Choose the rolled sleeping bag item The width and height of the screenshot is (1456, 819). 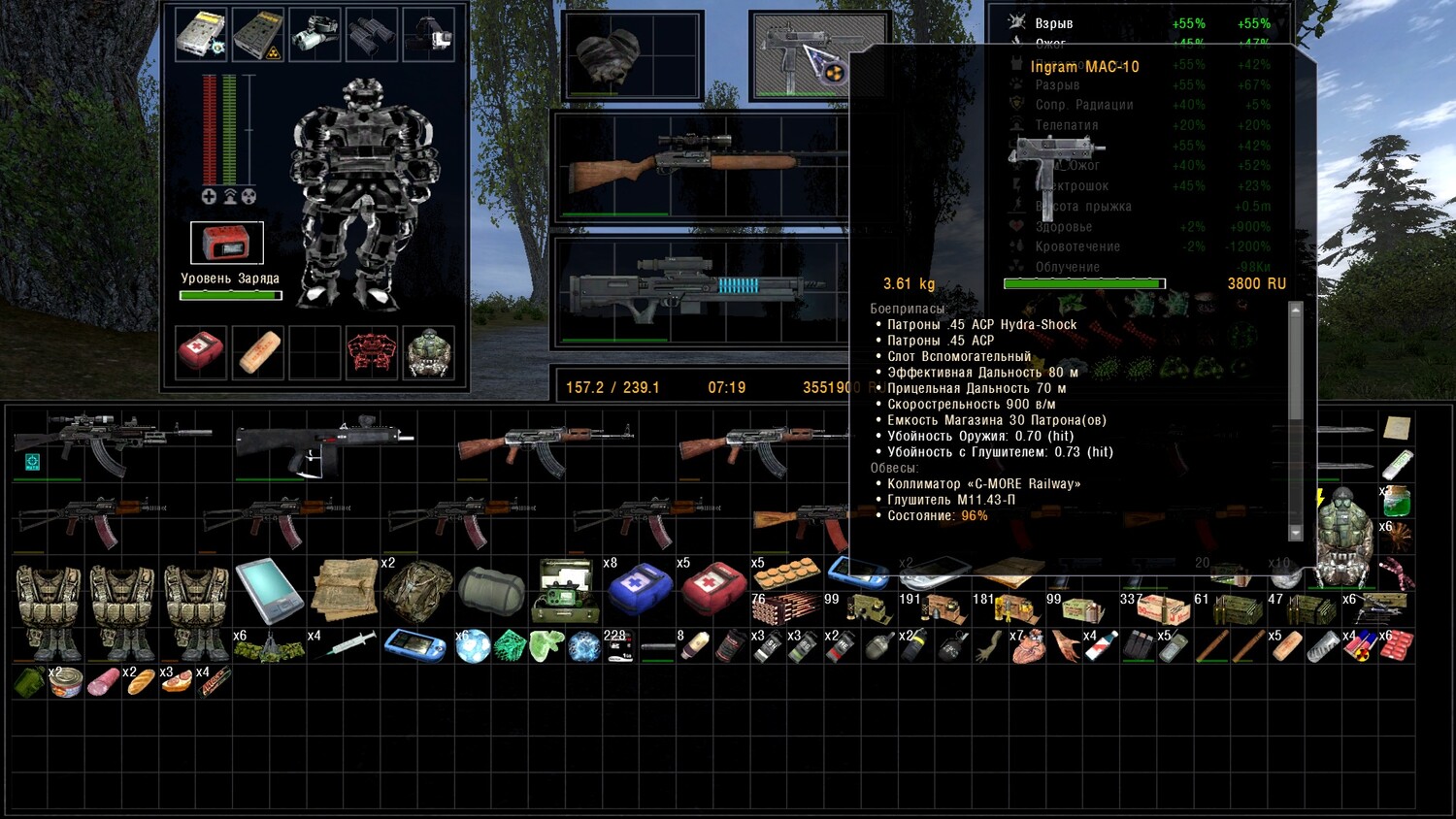click(491, 589)
